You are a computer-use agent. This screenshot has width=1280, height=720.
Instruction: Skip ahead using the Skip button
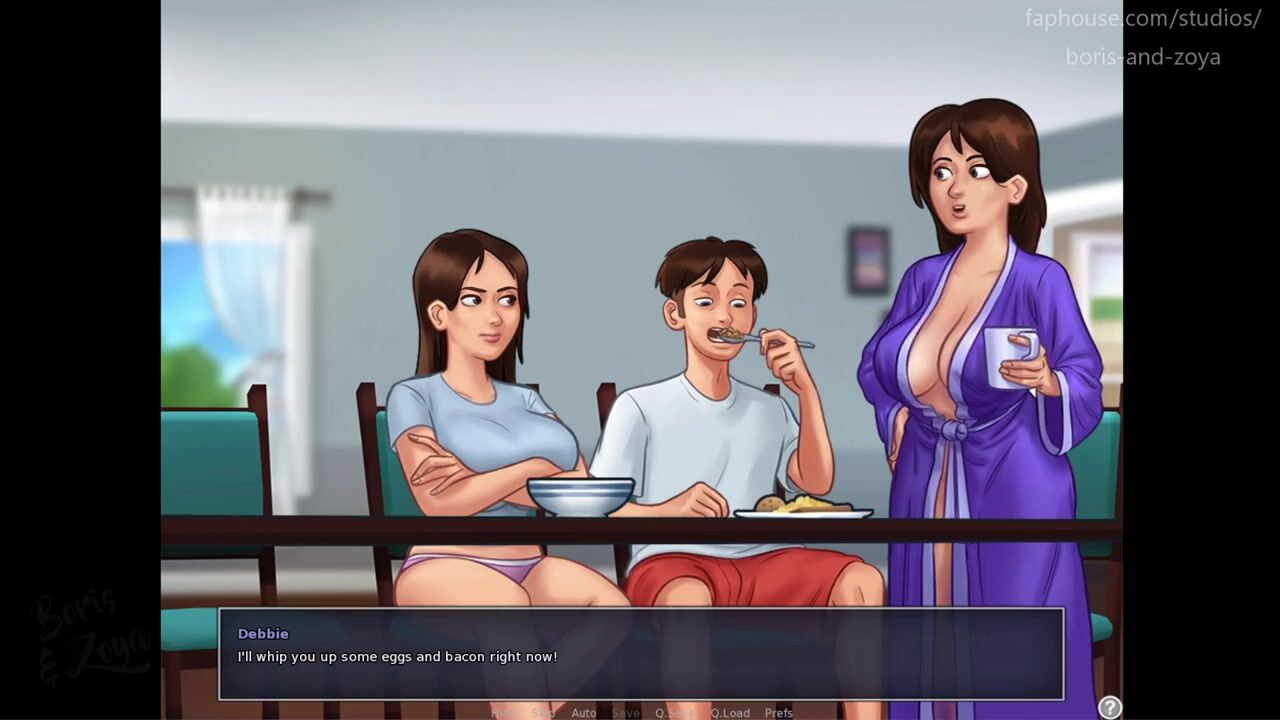tap(543, 713)
